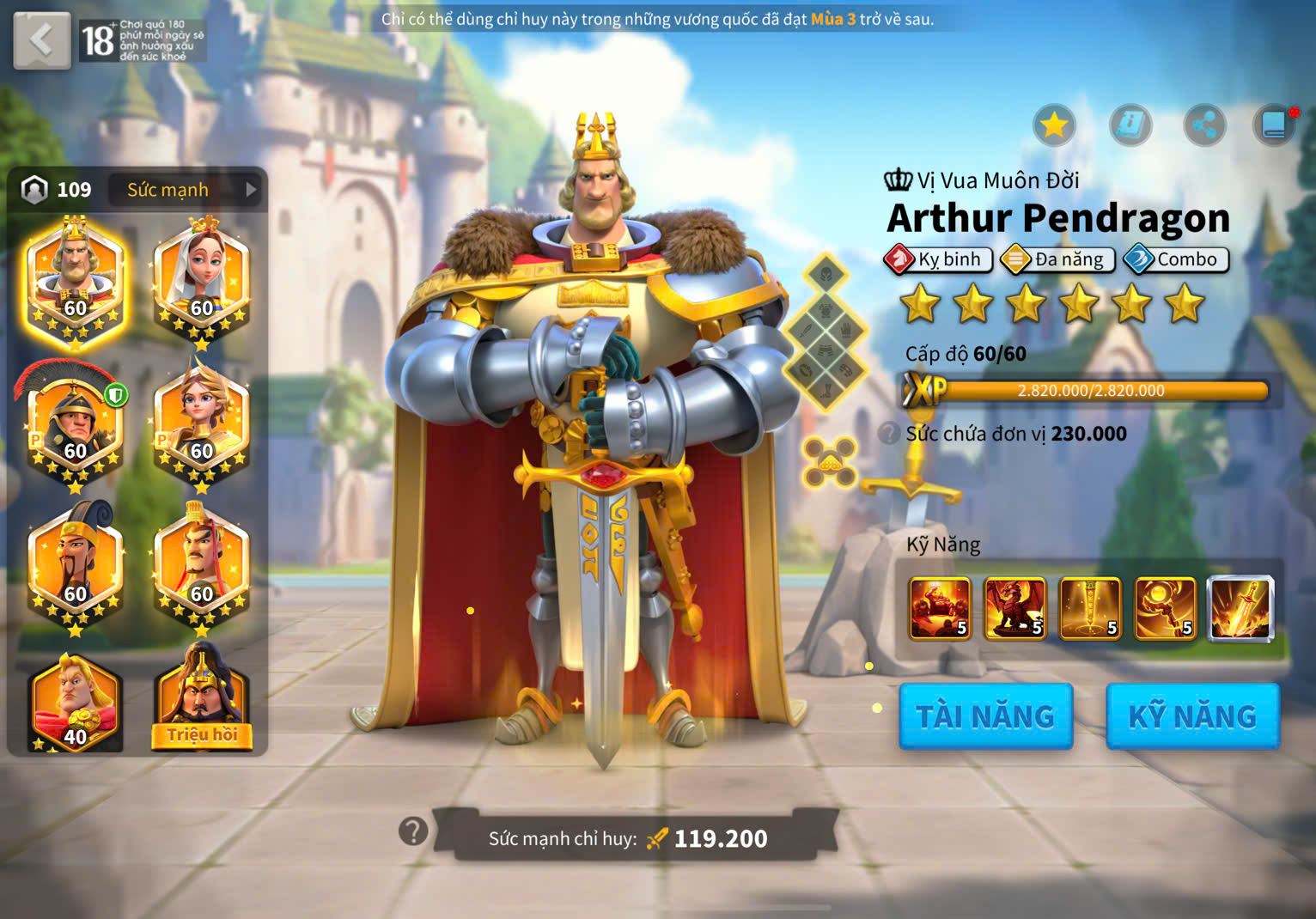Open the diamond equipment slots panel
1316x919 pixels.
(x=826, y=332)
